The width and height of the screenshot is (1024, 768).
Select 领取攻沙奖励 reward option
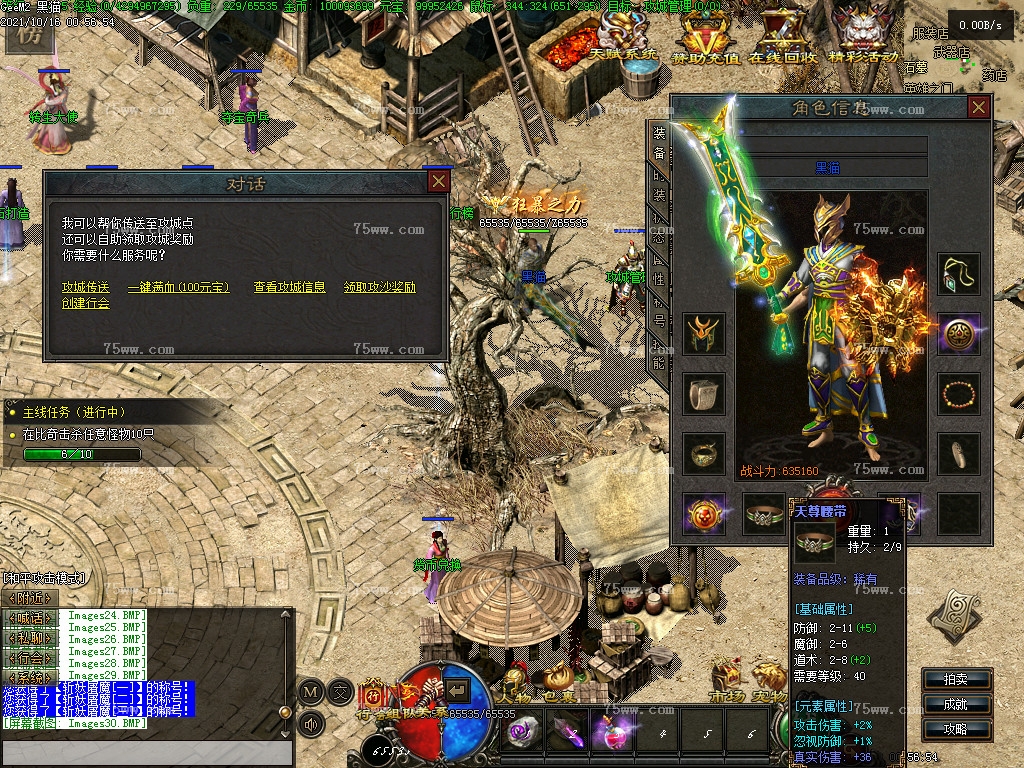(380, 287)
